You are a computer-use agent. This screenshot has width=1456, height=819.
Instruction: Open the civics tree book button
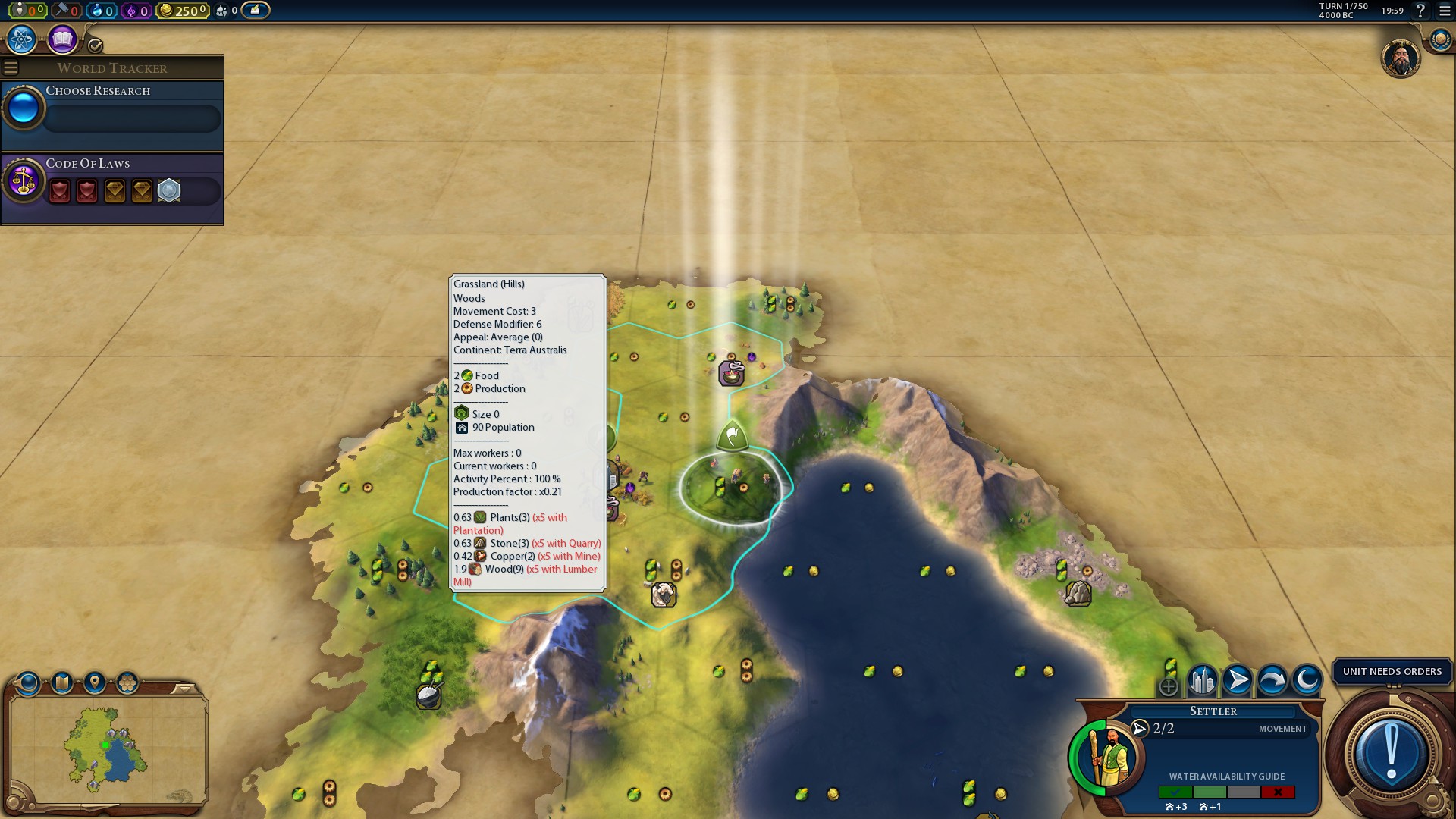click(x=62, y=39)
